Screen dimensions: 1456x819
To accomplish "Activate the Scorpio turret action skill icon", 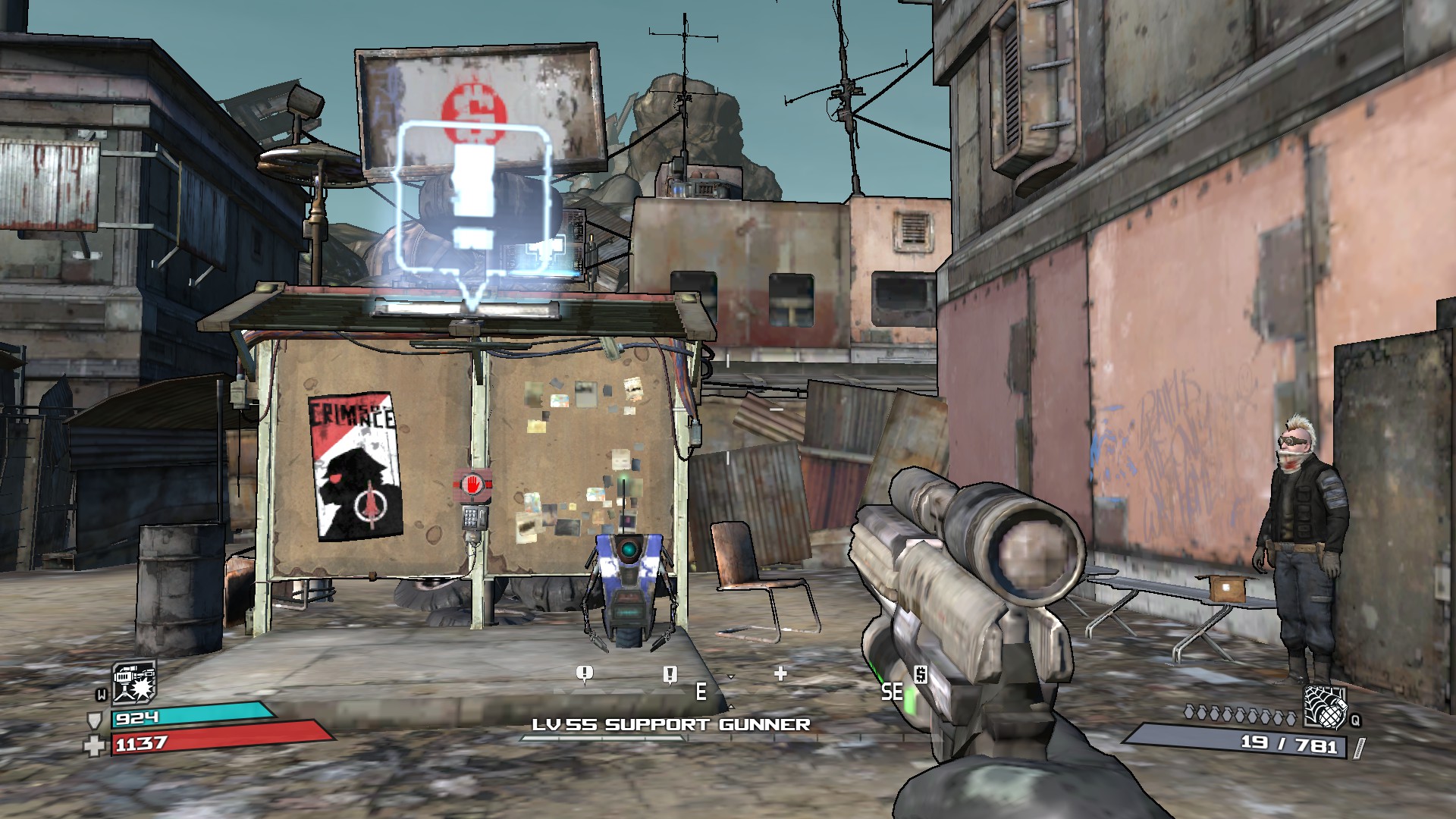I will coord(134,681).
